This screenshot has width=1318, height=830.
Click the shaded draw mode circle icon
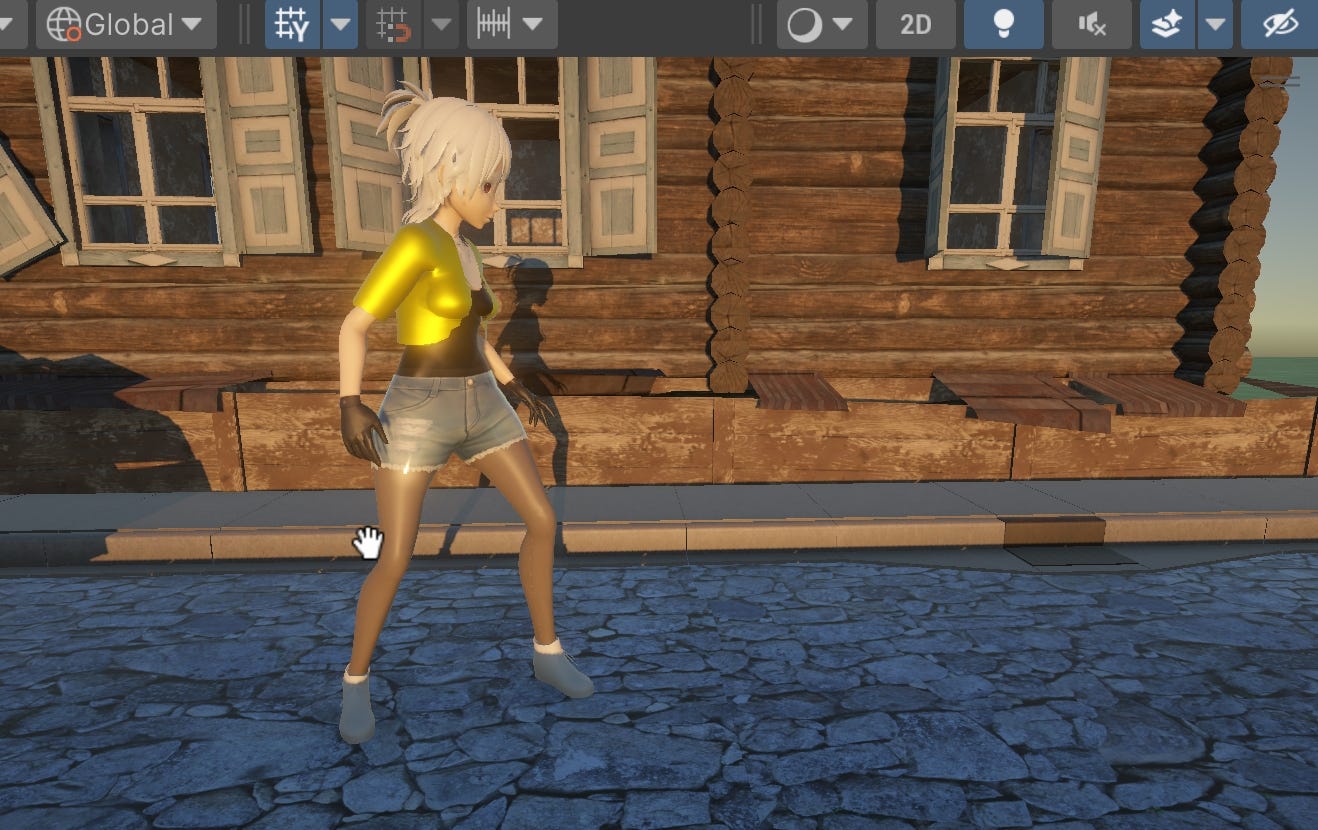[x=808, y=24]
